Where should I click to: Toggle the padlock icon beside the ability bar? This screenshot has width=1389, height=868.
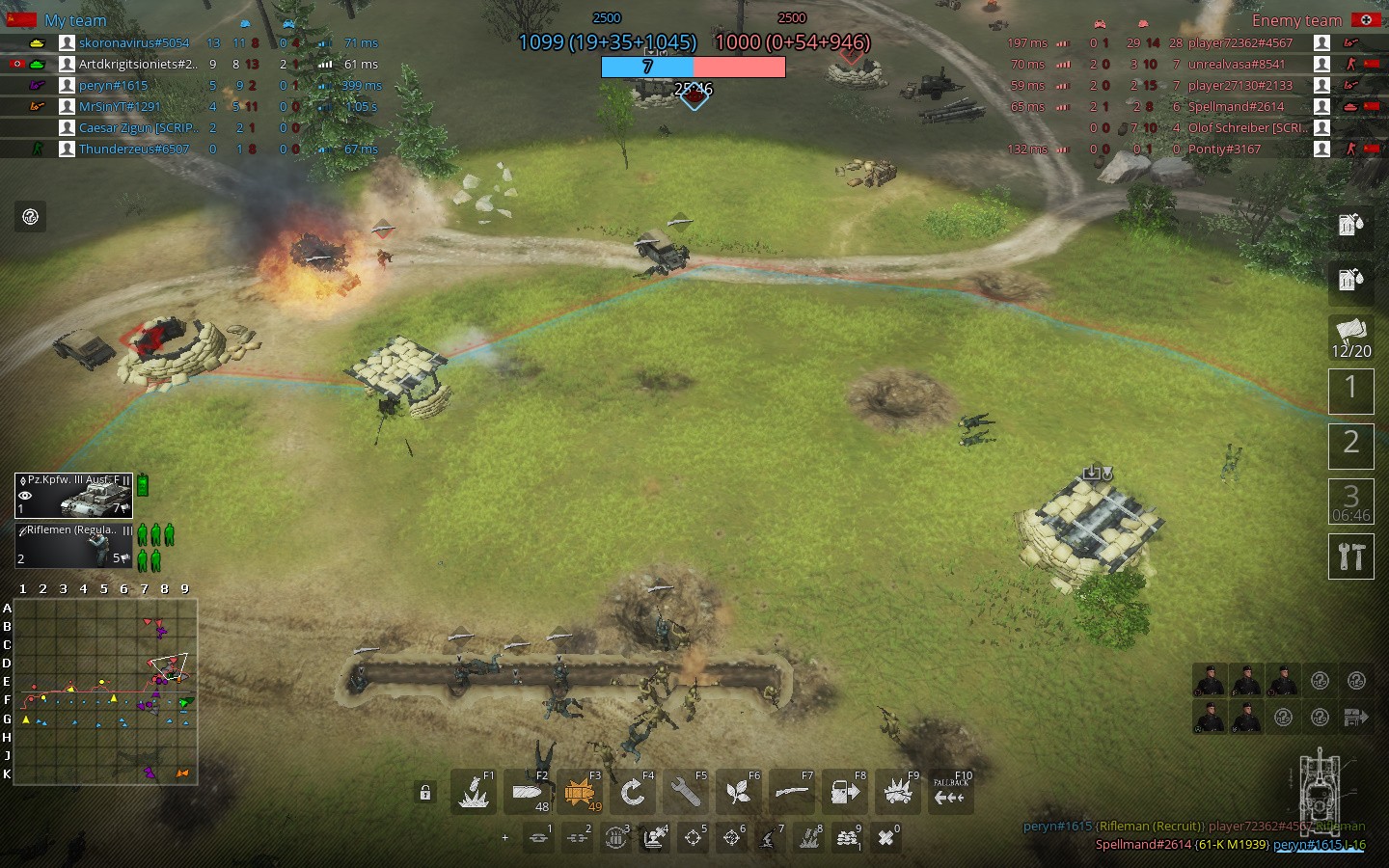[424, 793]
